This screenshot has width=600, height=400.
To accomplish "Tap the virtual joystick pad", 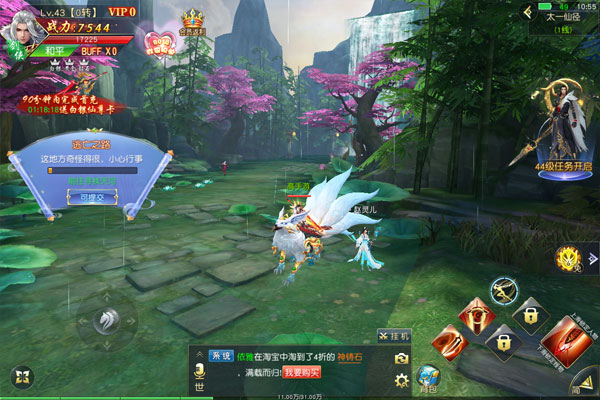I will pos(106,322).
